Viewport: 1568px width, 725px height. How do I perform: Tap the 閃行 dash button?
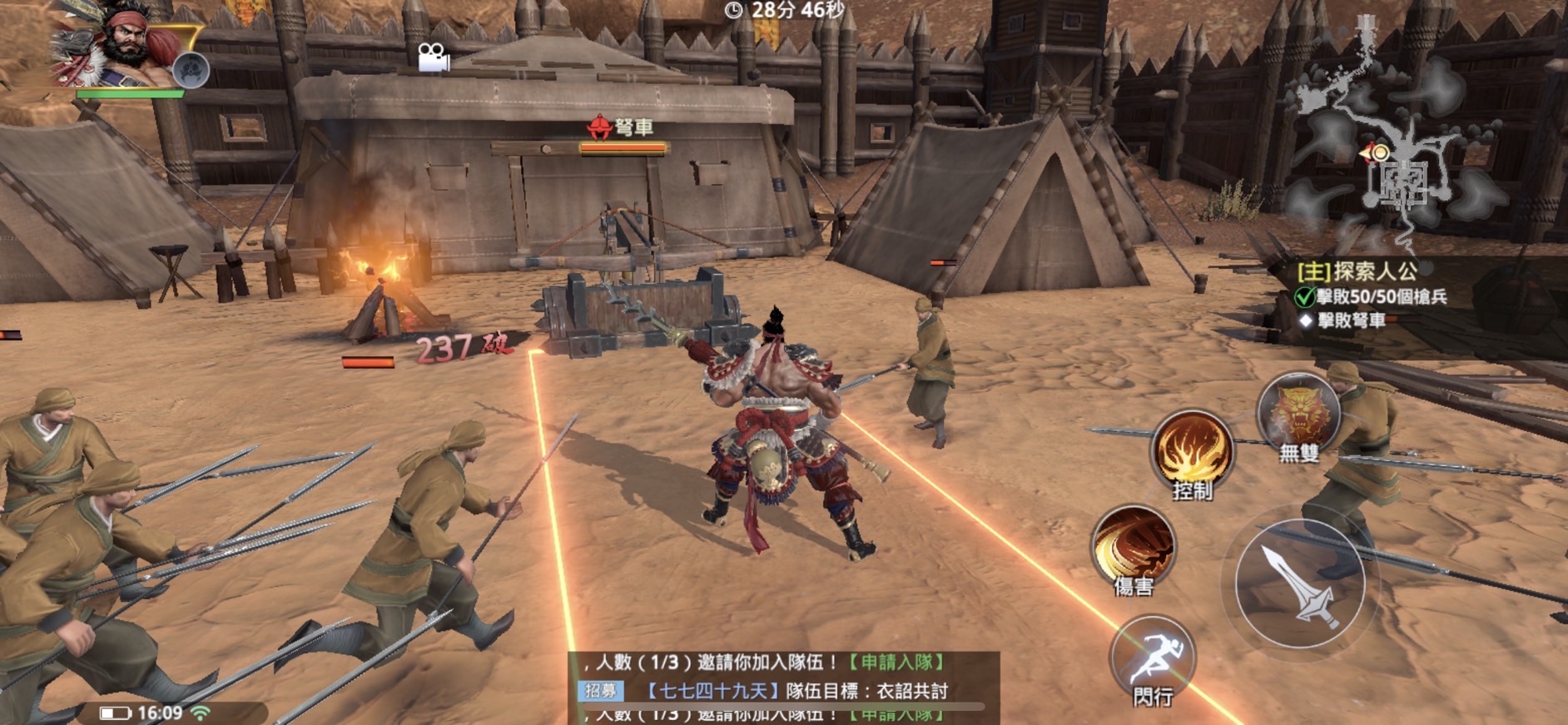point(1153,656)
